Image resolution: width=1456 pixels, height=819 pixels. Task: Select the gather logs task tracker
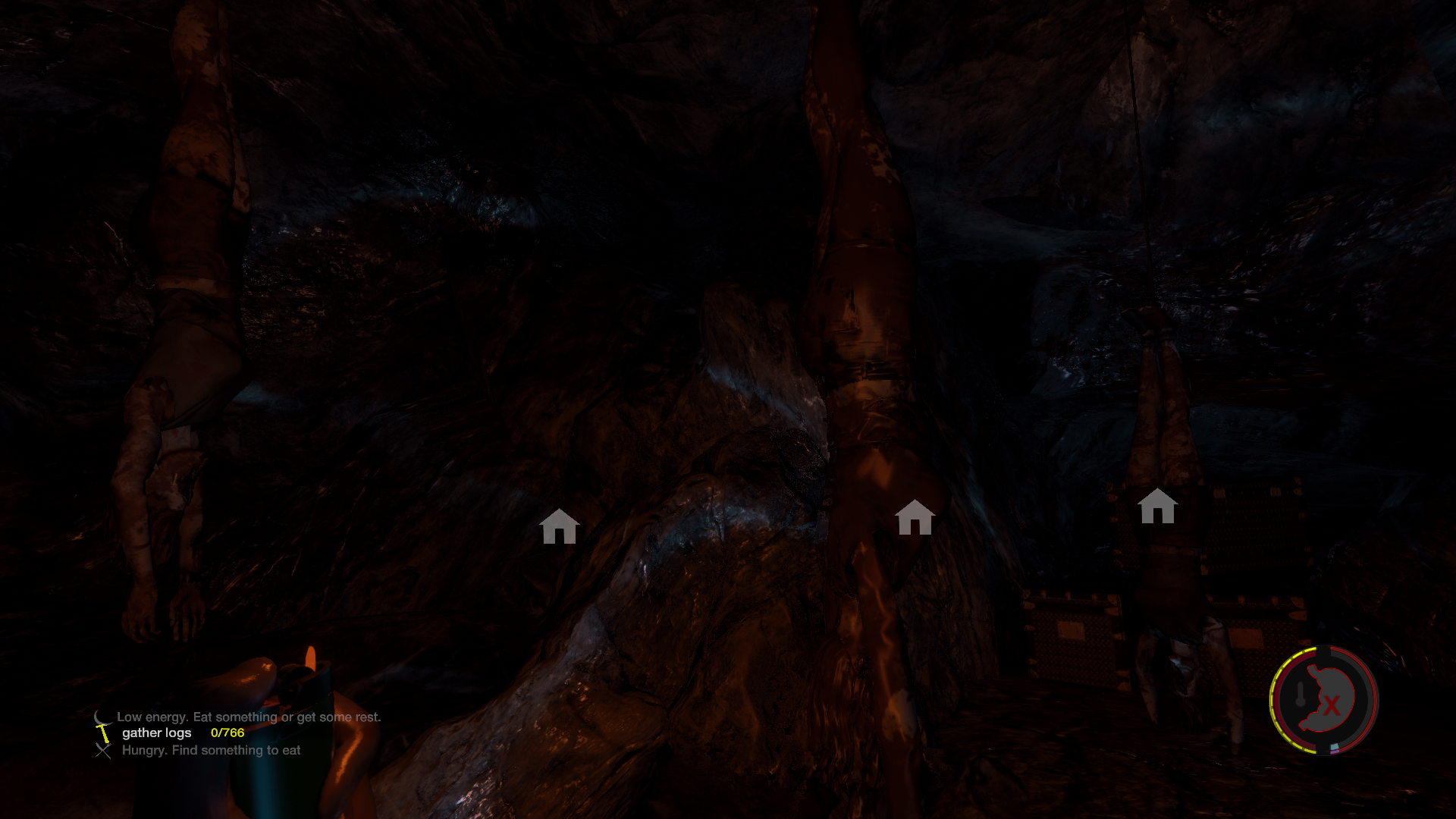tap(156, 733)
